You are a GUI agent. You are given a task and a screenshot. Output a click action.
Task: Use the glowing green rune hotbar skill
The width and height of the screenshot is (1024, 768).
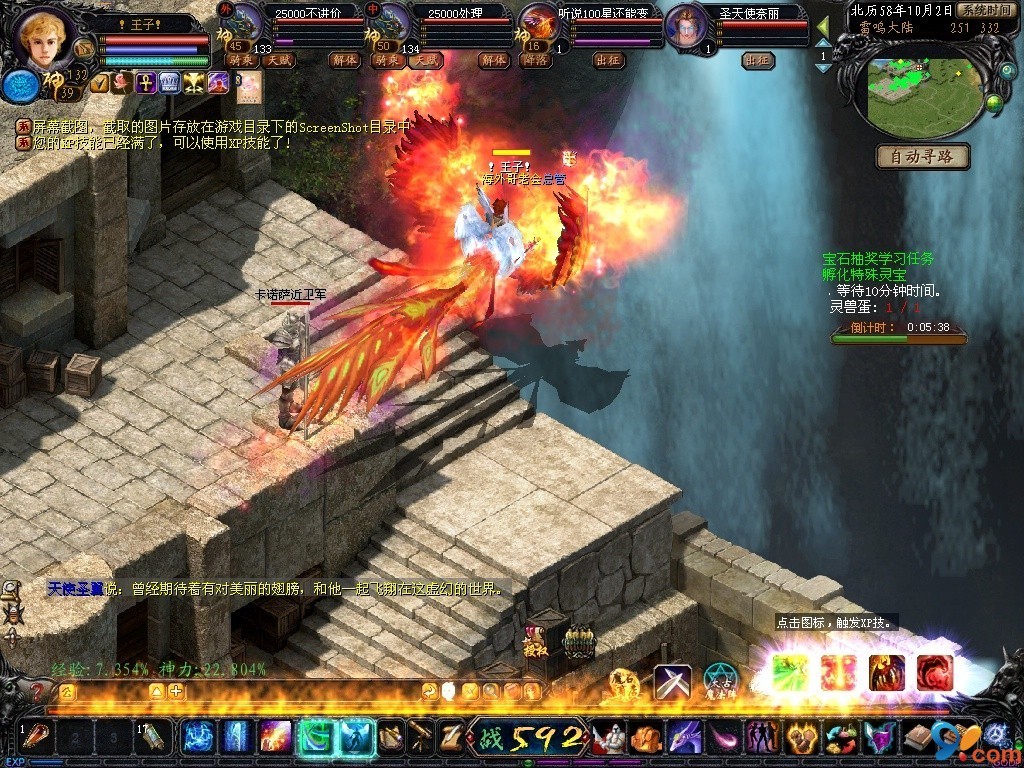click(317, 737)
